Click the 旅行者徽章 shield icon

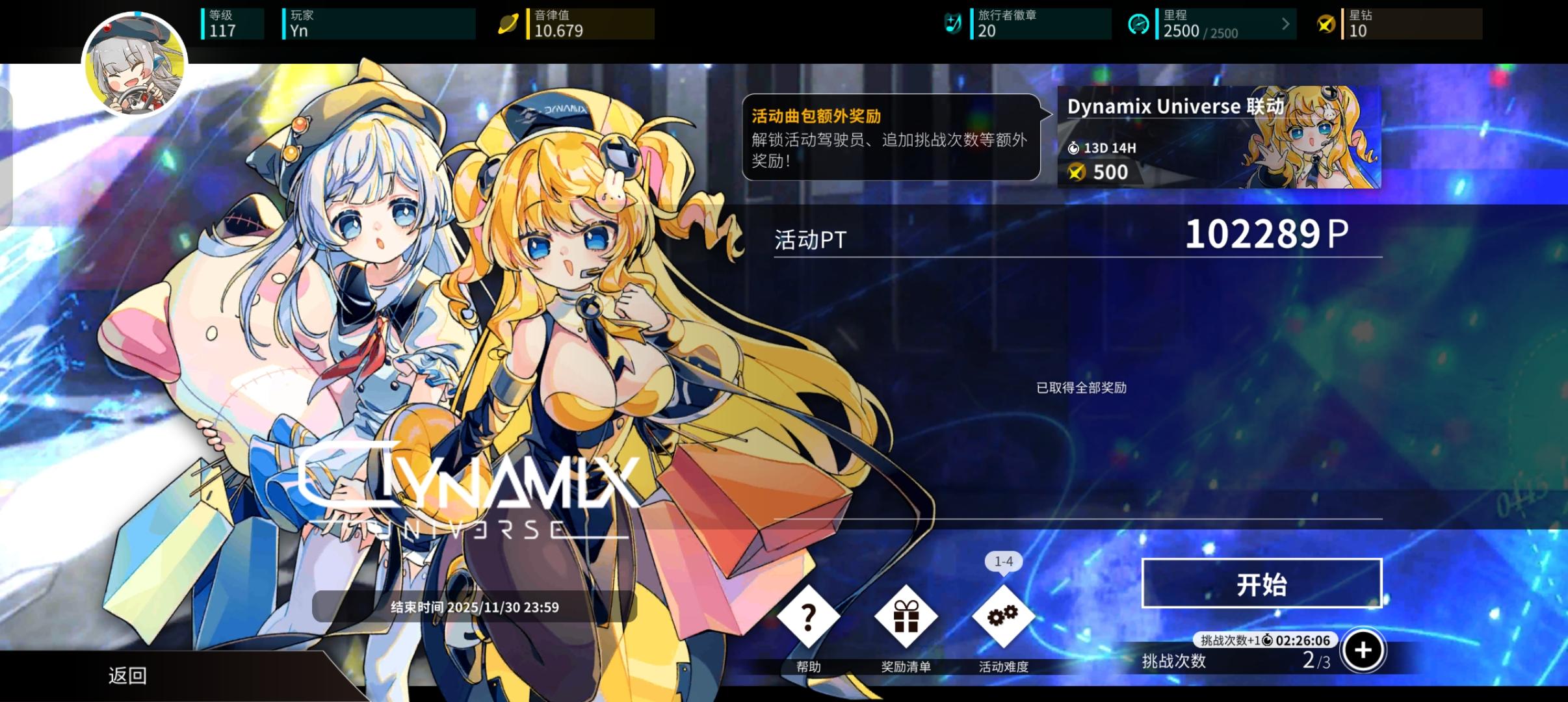pos(953,23)
